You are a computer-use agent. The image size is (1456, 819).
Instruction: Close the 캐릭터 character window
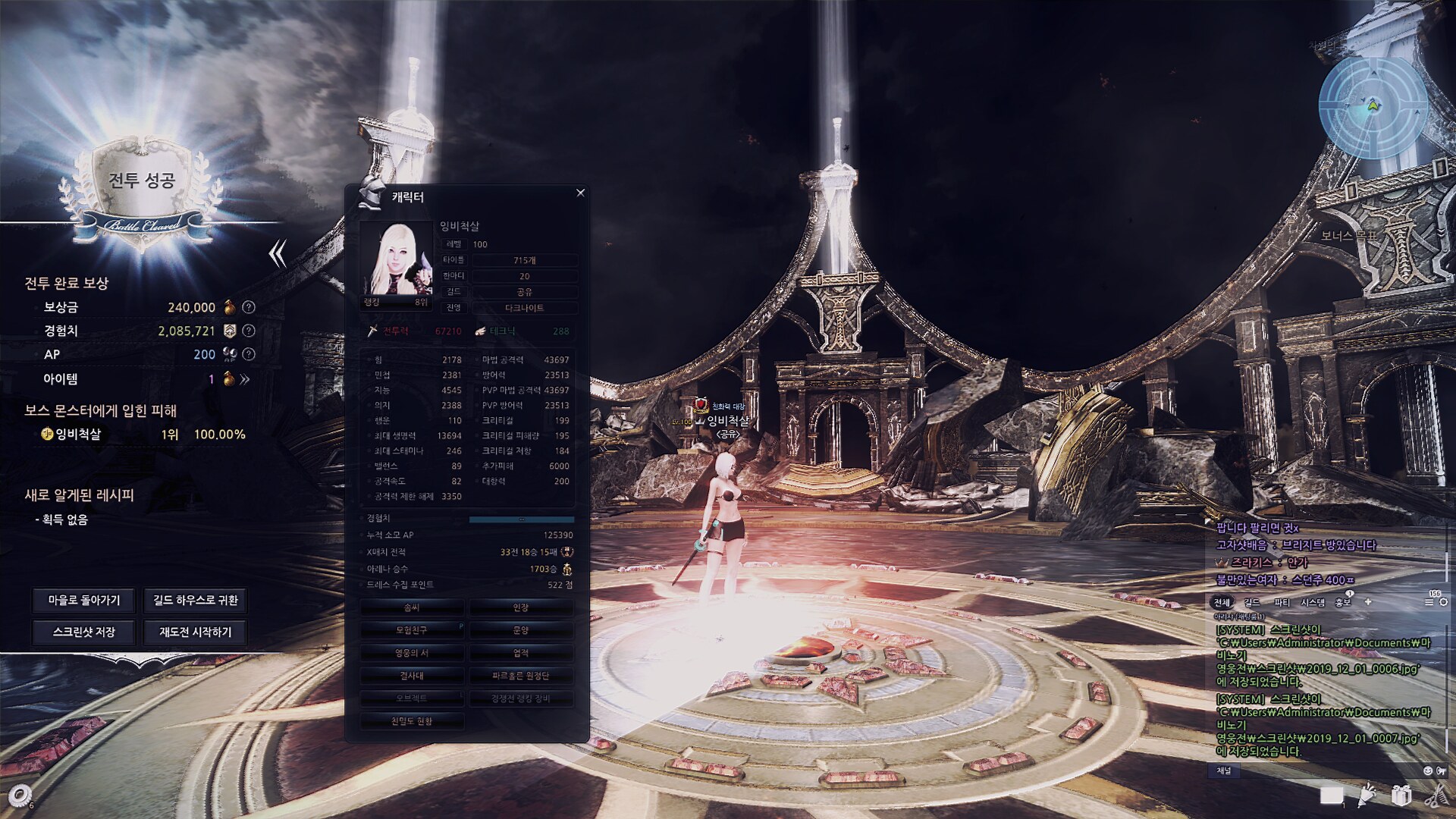point(580,193)
